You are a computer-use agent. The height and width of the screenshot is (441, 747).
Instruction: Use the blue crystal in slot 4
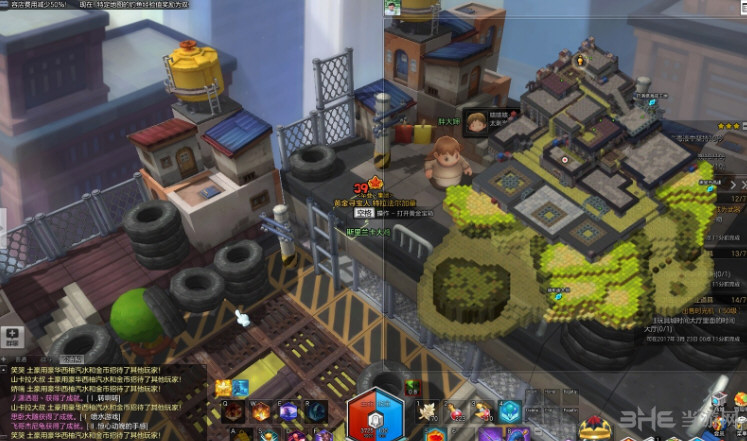coord(510,410)
